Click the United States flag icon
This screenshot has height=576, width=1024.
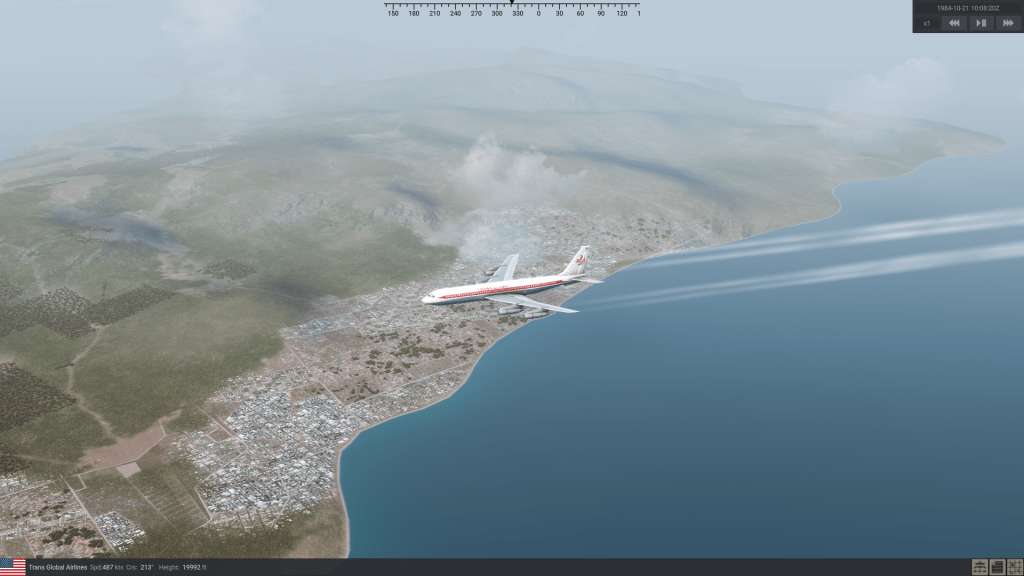13,567
